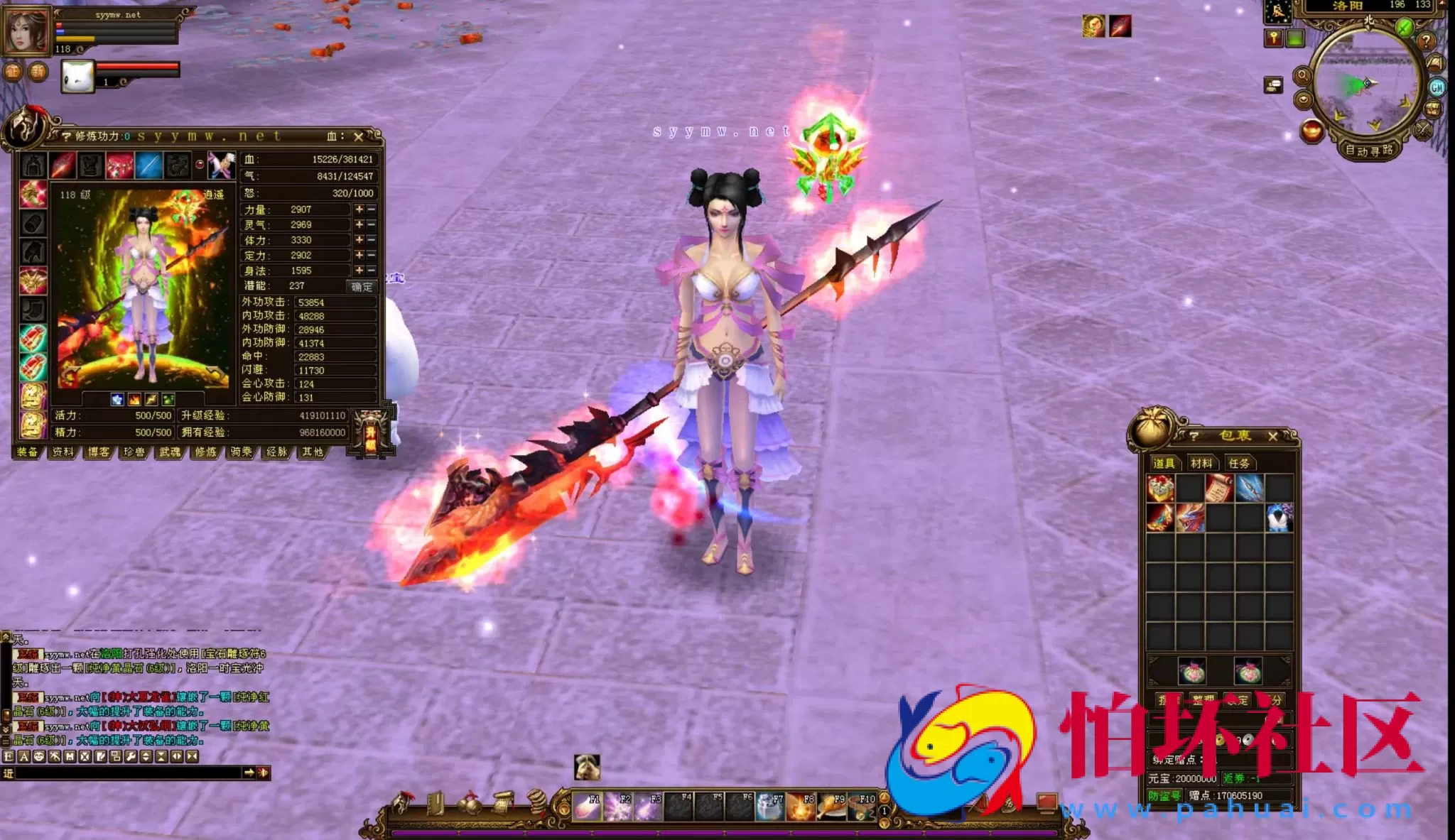Open the help question-mark icon near minimap
1455x840 pixels.
(x=1427, y=42)
